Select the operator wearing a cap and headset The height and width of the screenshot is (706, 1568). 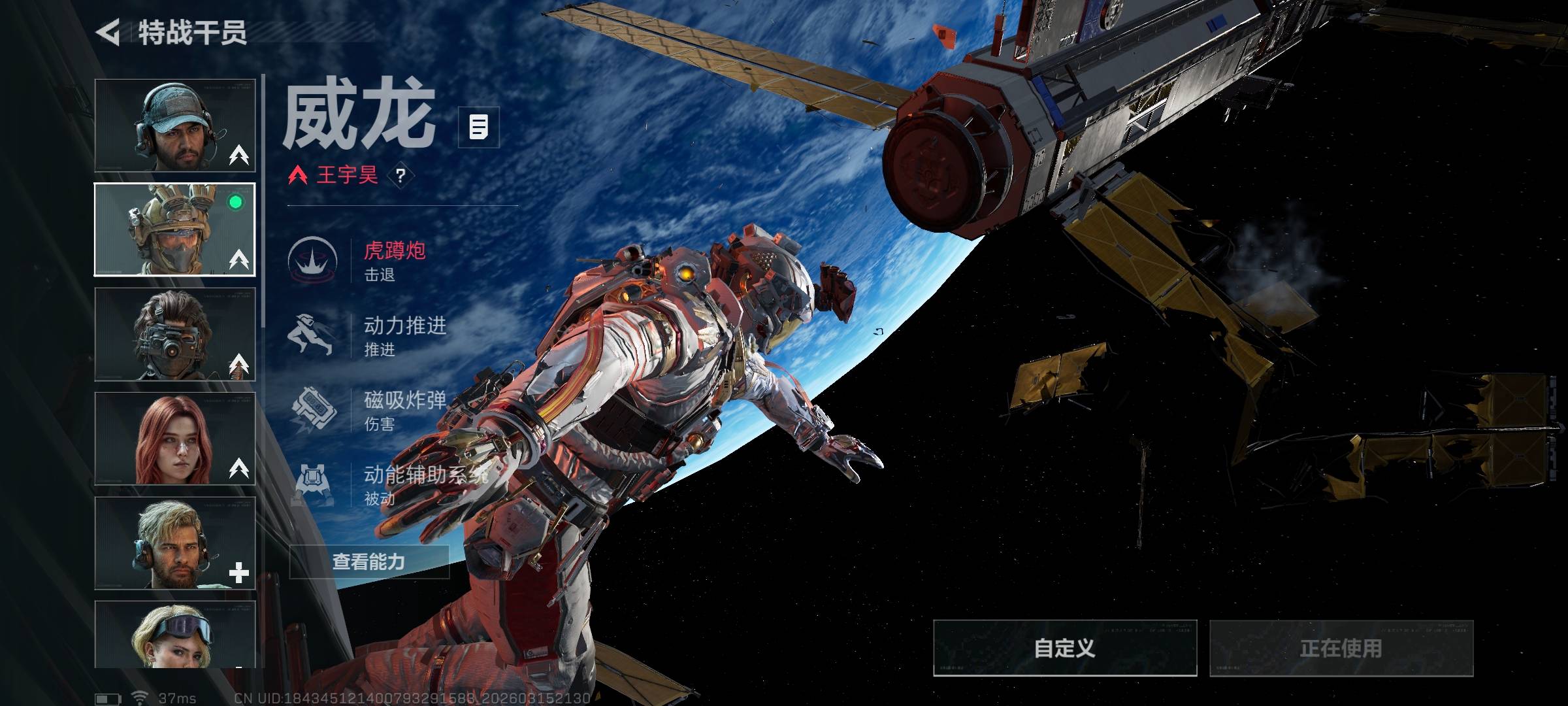(x=175, y=126)
